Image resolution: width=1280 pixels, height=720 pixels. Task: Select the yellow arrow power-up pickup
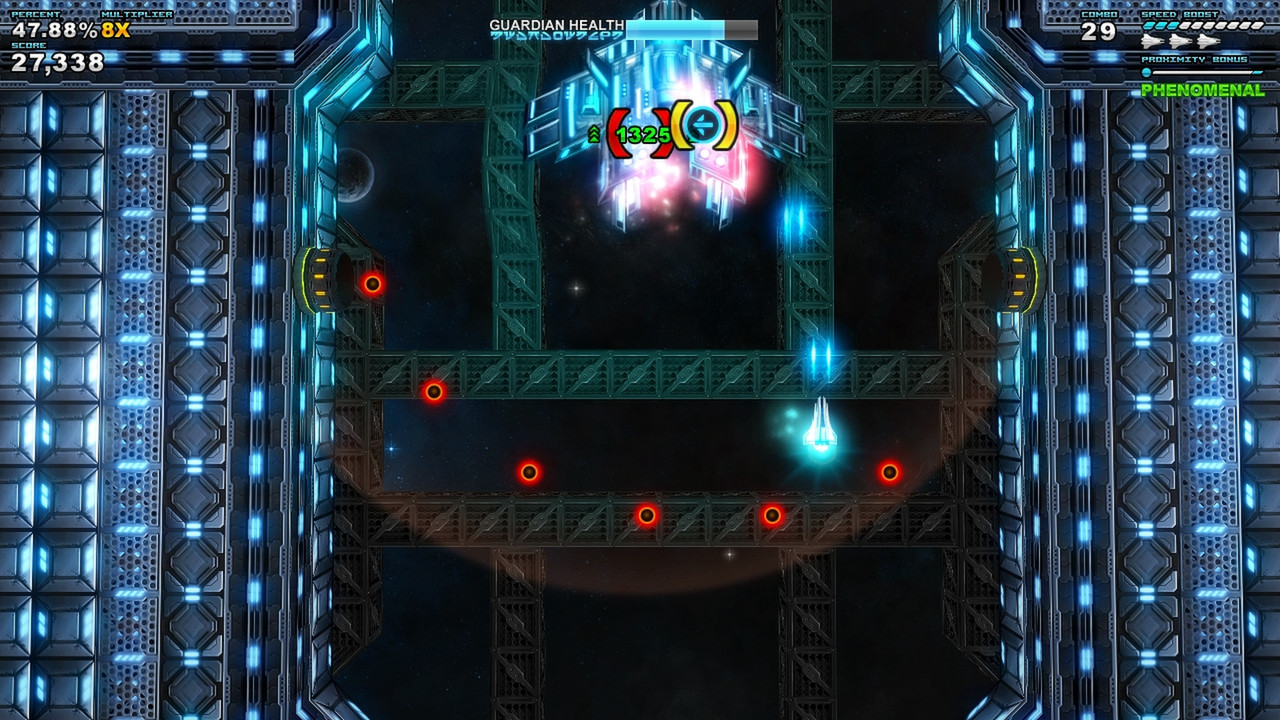[x=703, y=124]
